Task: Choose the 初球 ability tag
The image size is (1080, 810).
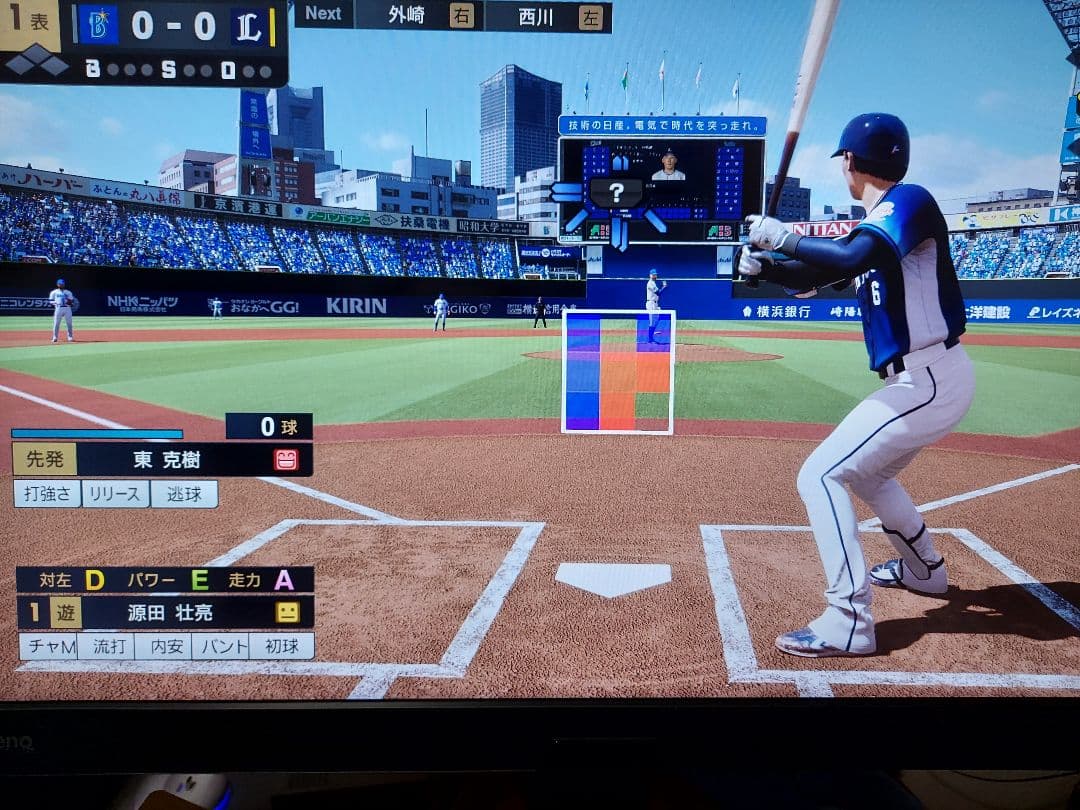Action: tap(281, 646)
